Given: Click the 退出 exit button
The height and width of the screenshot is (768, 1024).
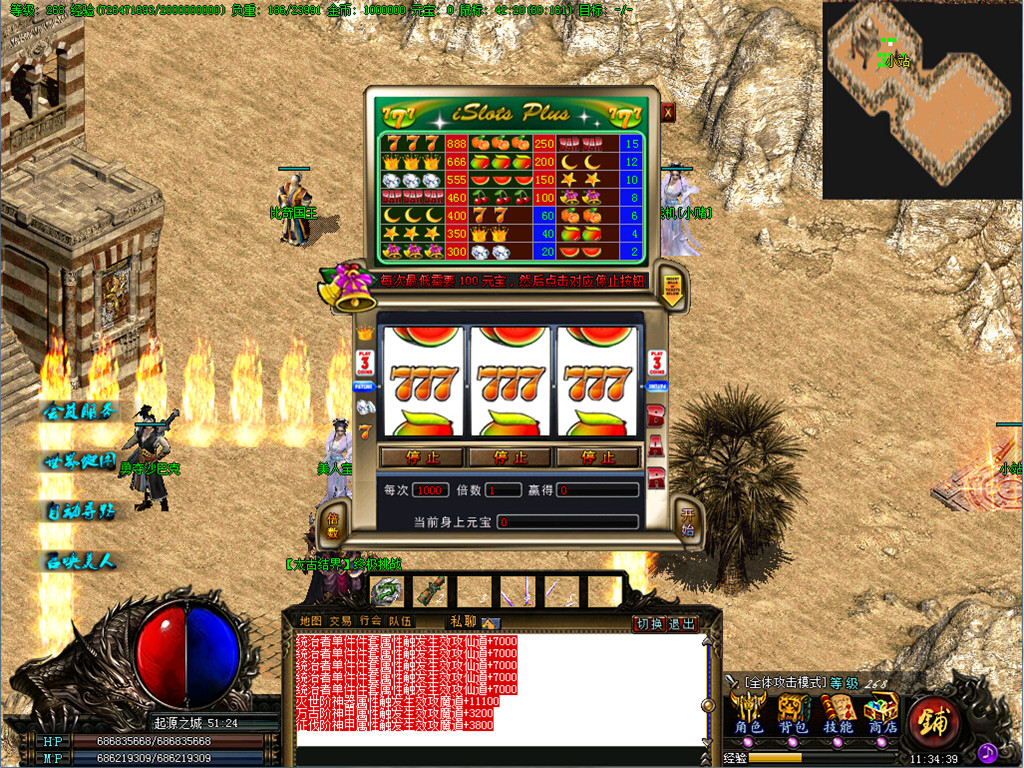Looking at the screenshot, I should [682, 624].
